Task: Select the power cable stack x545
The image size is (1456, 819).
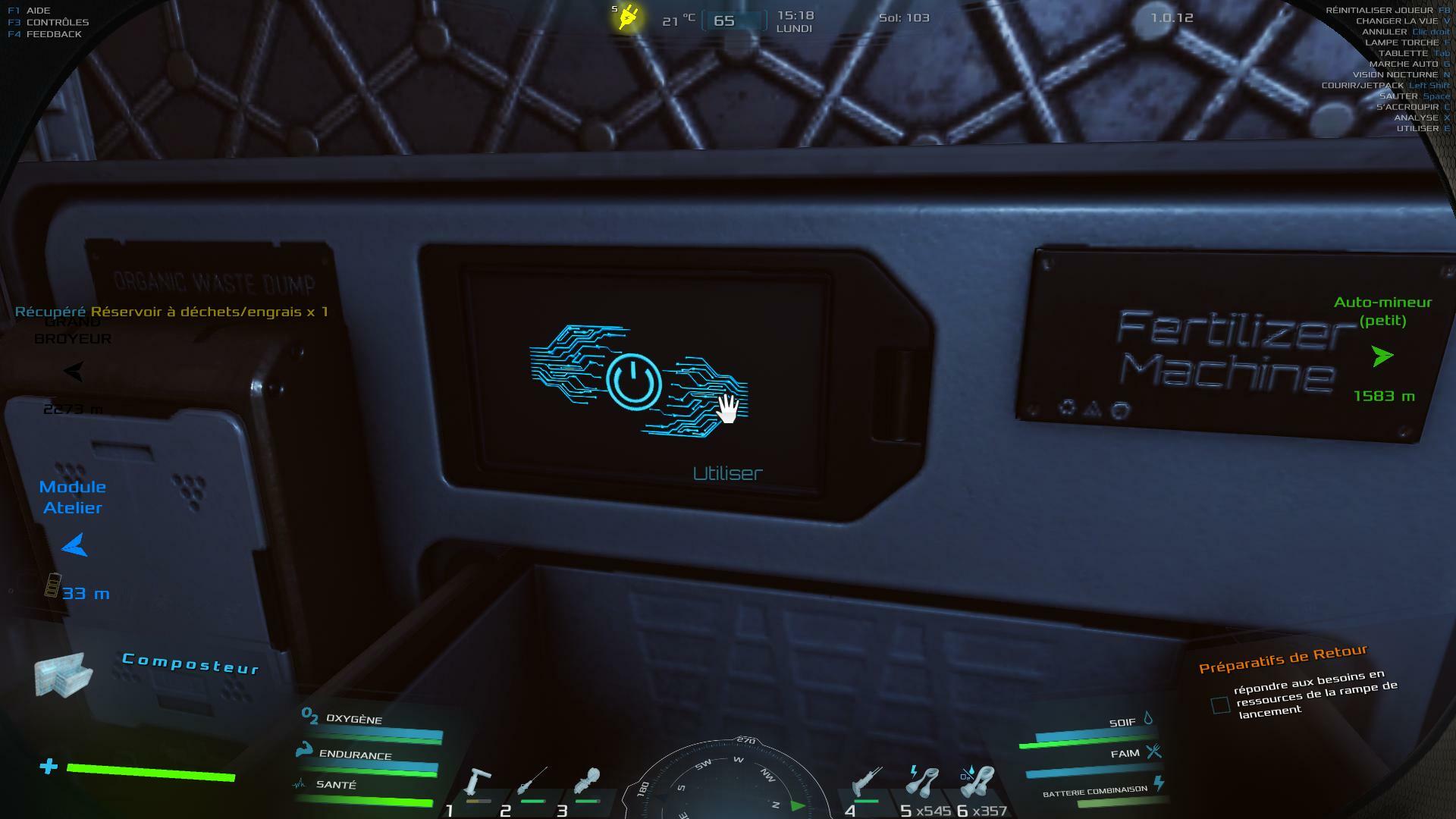Action: (x=923, y=783)
